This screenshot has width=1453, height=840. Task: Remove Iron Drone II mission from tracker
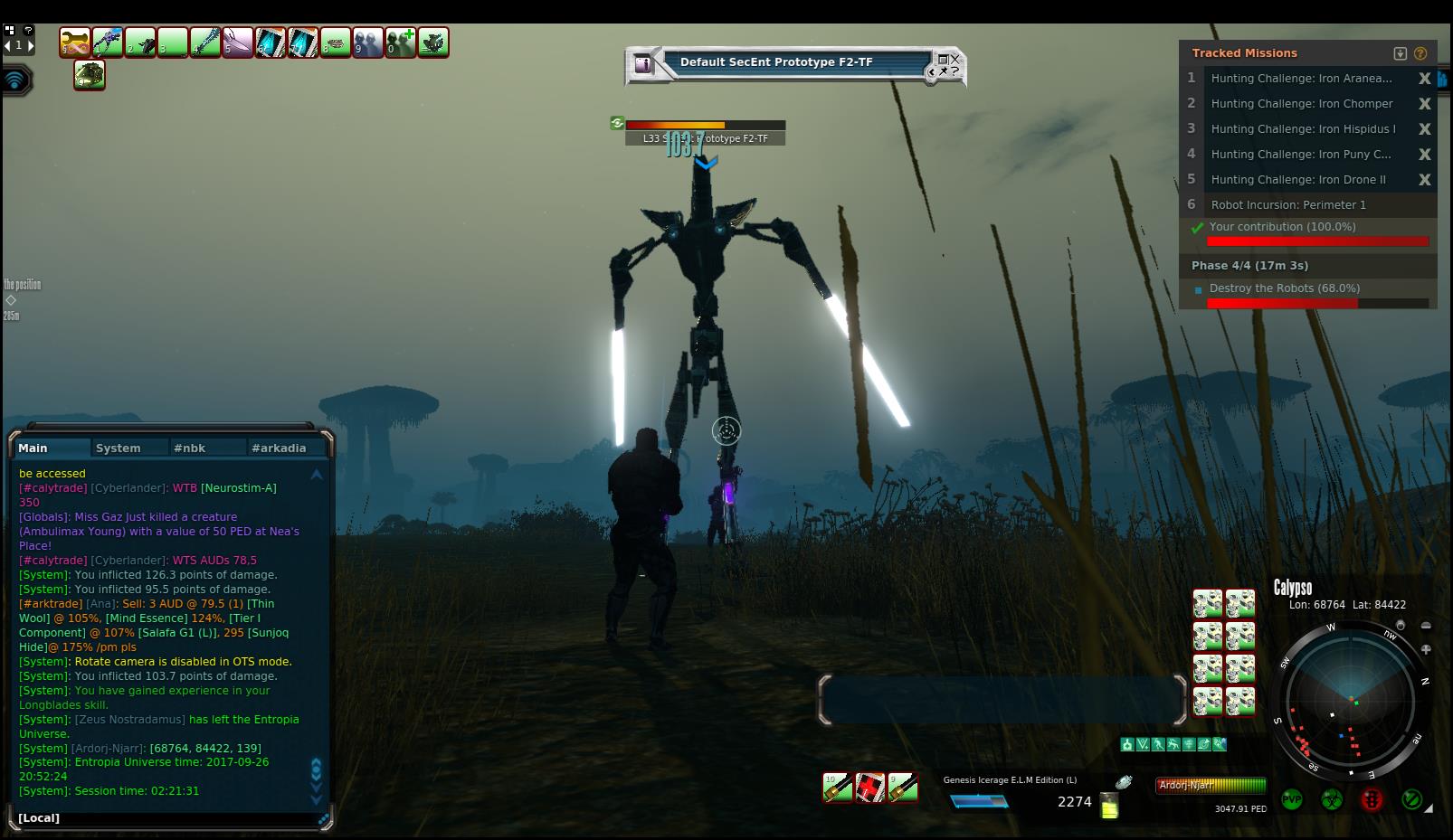click(x=1424, y=180)
